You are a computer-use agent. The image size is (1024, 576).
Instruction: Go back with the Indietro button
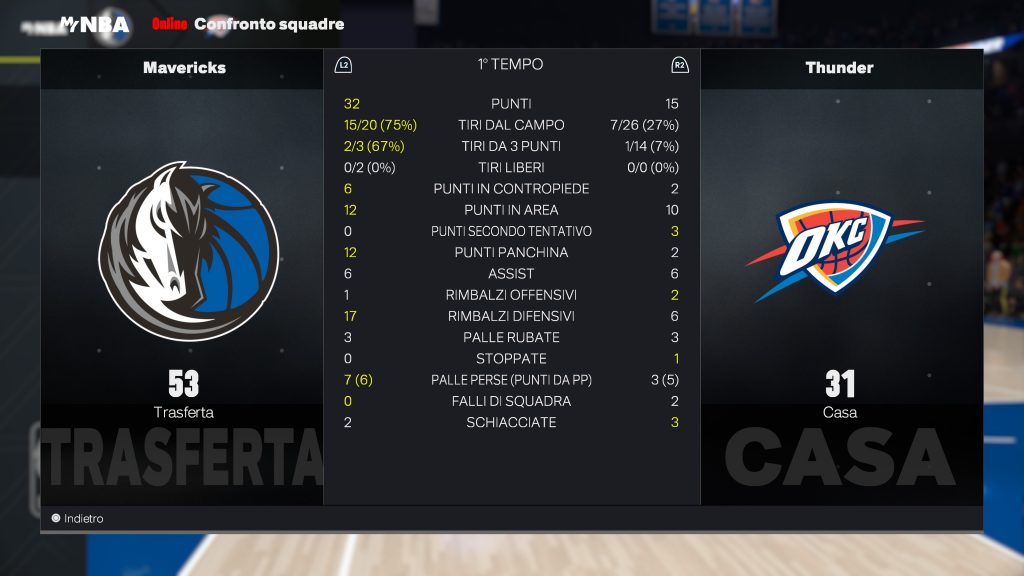click(x=78, y=519)
